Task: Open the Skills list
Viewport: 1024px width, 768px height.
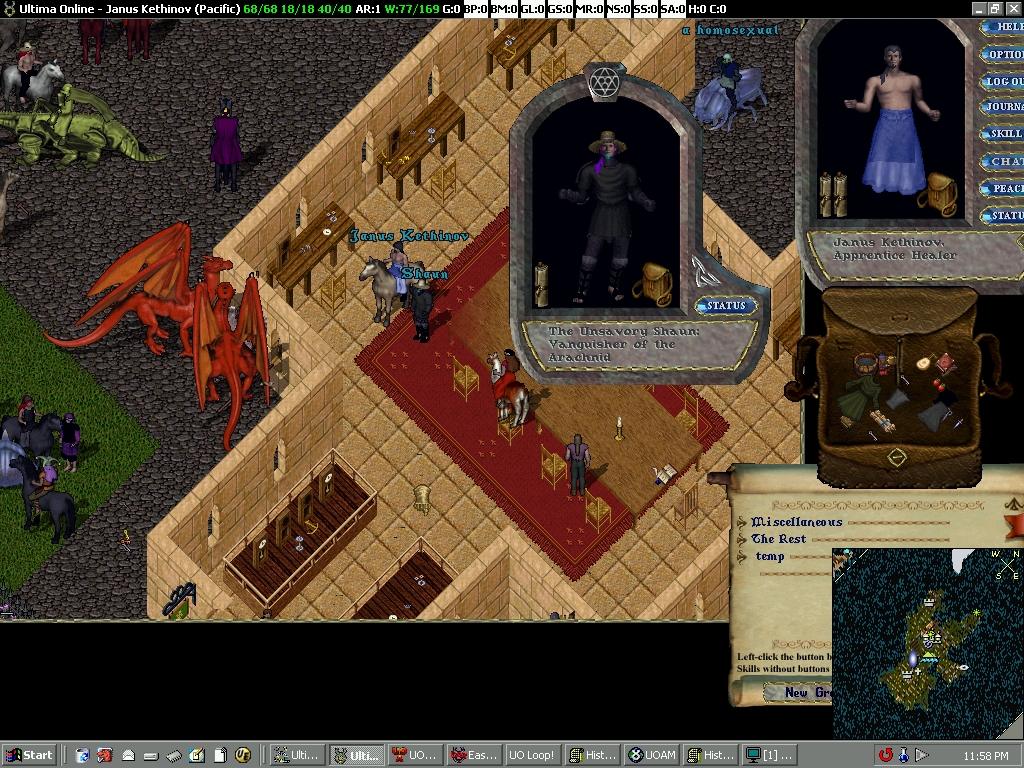Action: coord(1003,134)
